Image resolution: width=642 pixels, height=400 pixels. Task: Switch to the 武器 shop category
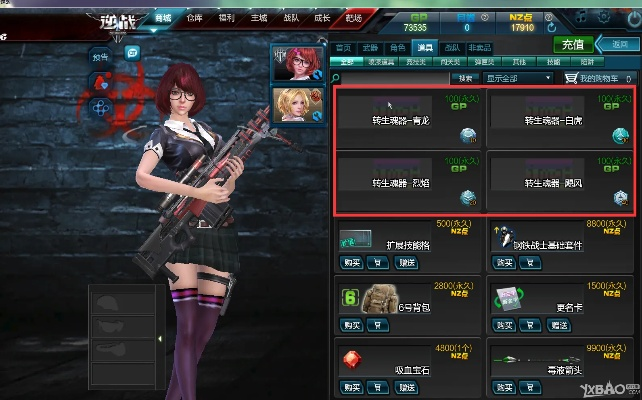pyautogui.click(x=371, y=47)
